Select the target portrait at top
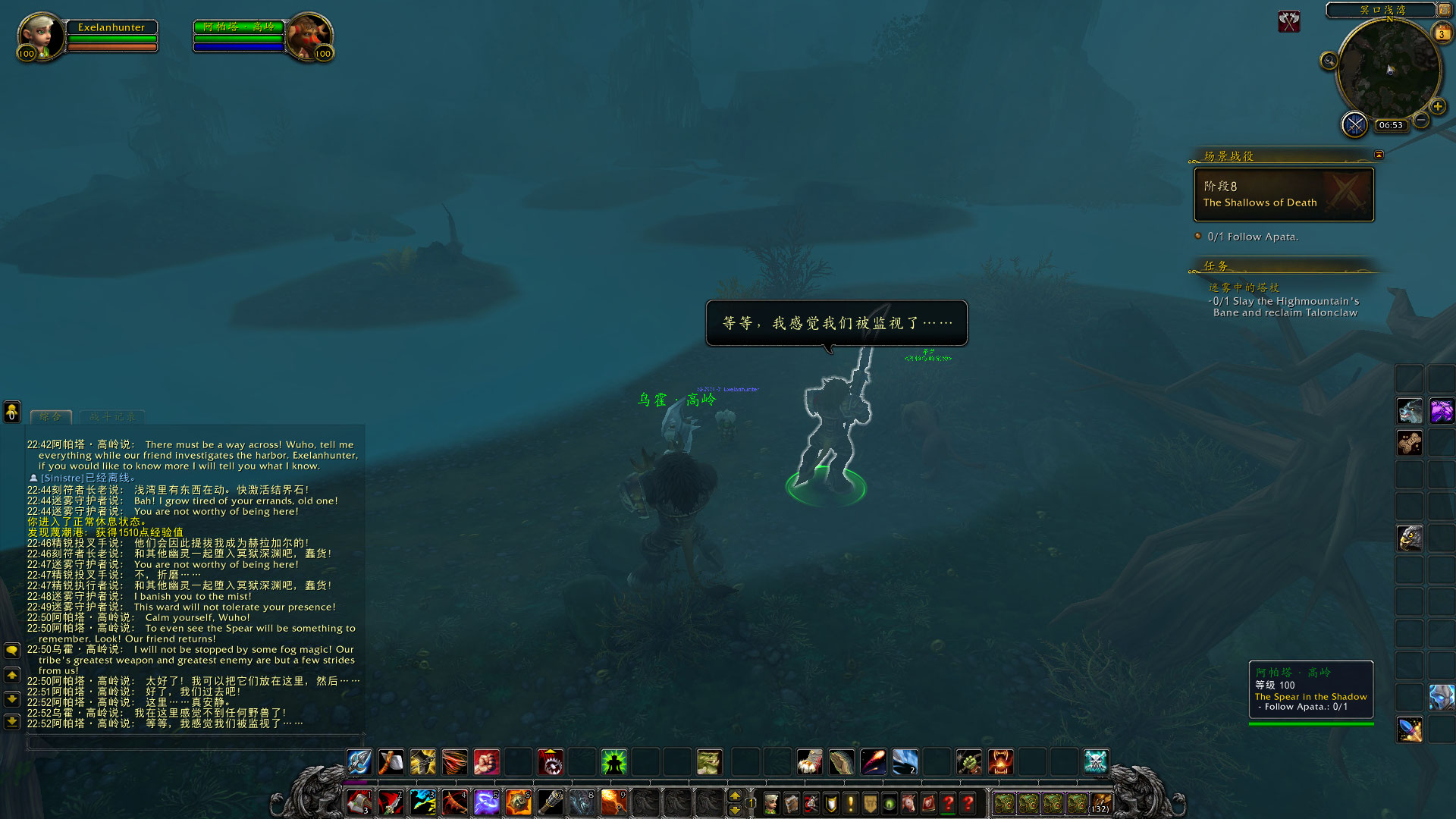 point(309,34)
